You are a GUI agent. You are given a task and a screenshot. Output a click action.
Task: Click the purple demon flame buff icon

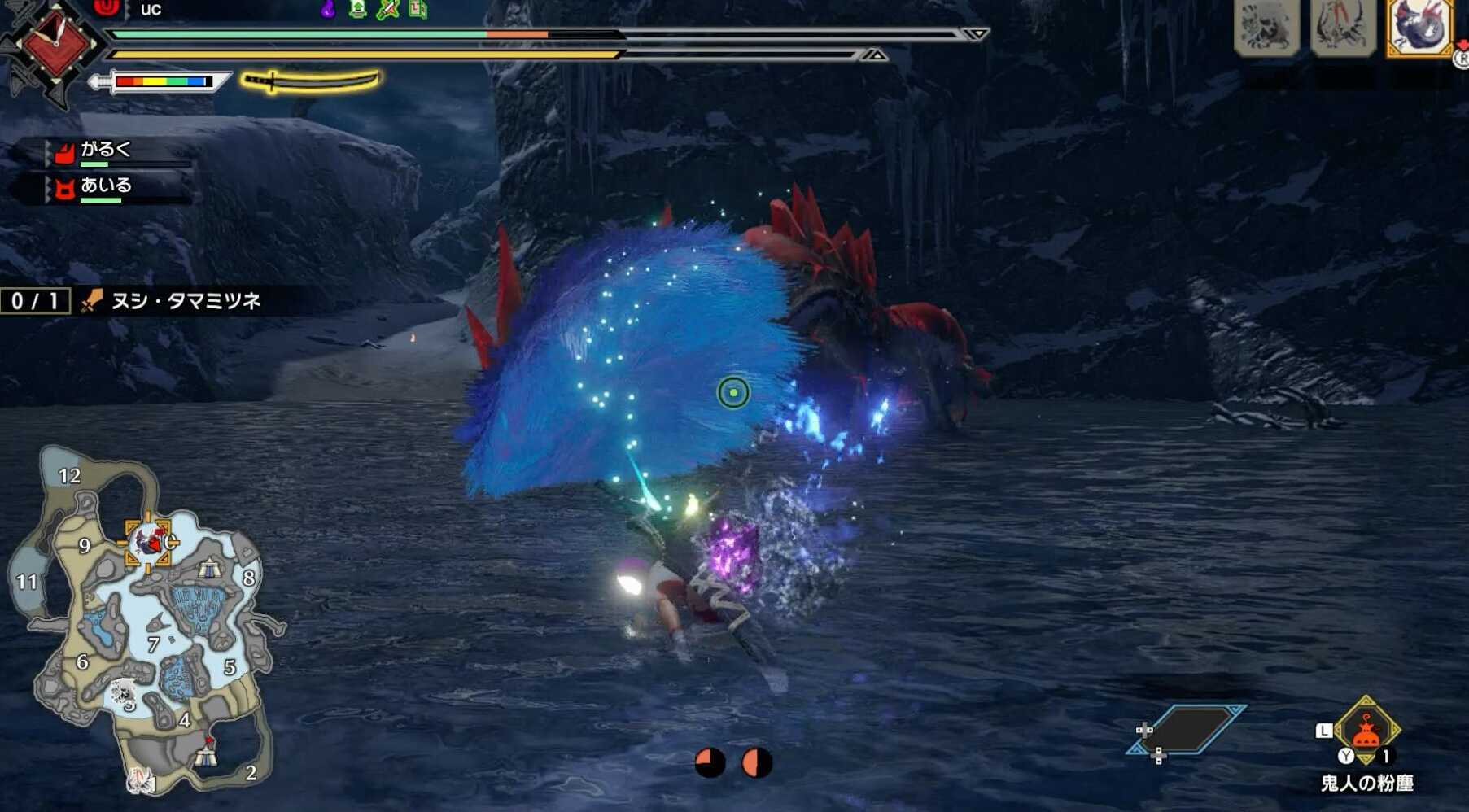click(x=328, y=11)
